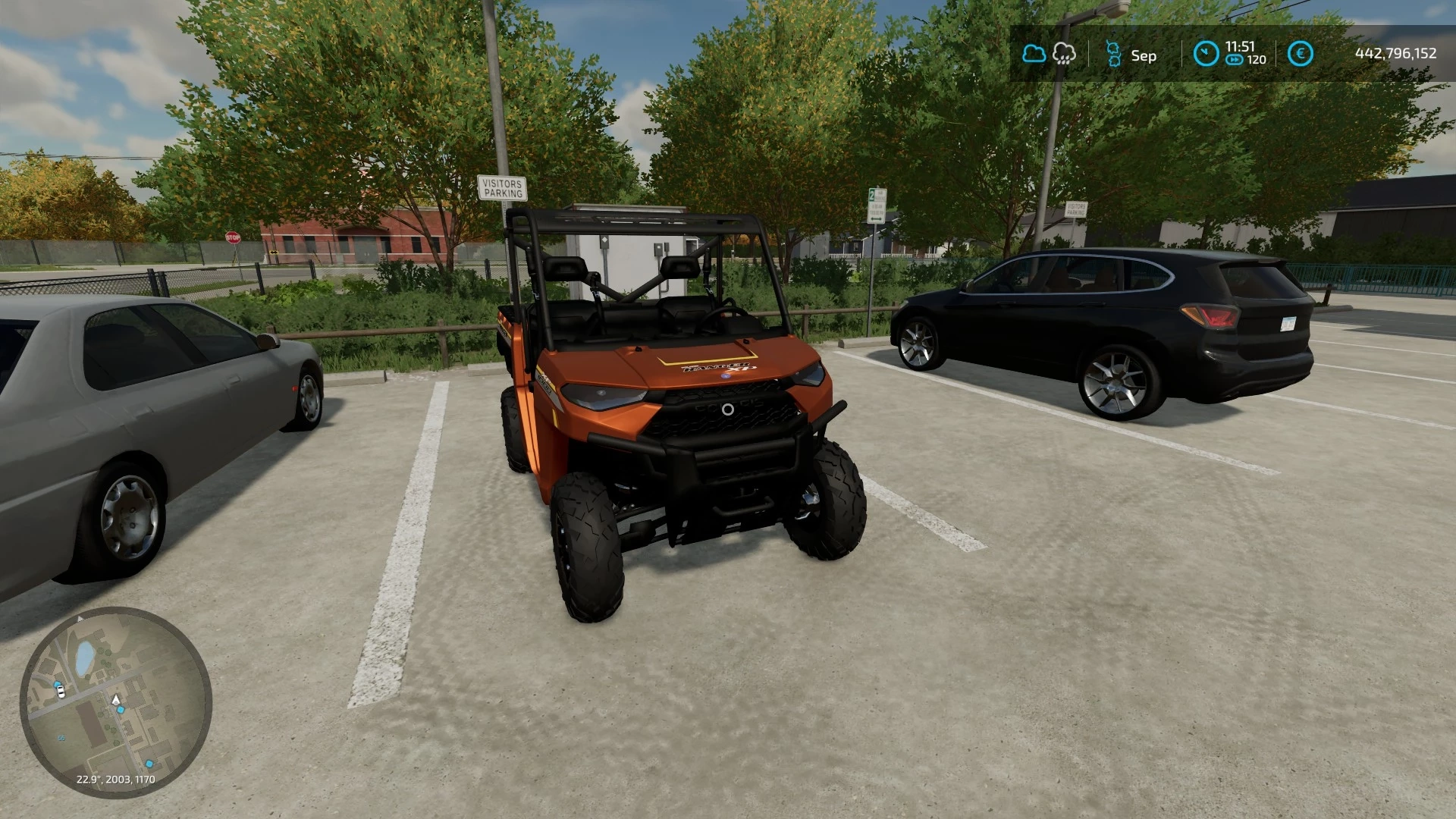
Task: Click the blue waypoint diamond on minimap
Action: [x=121, y=709]
